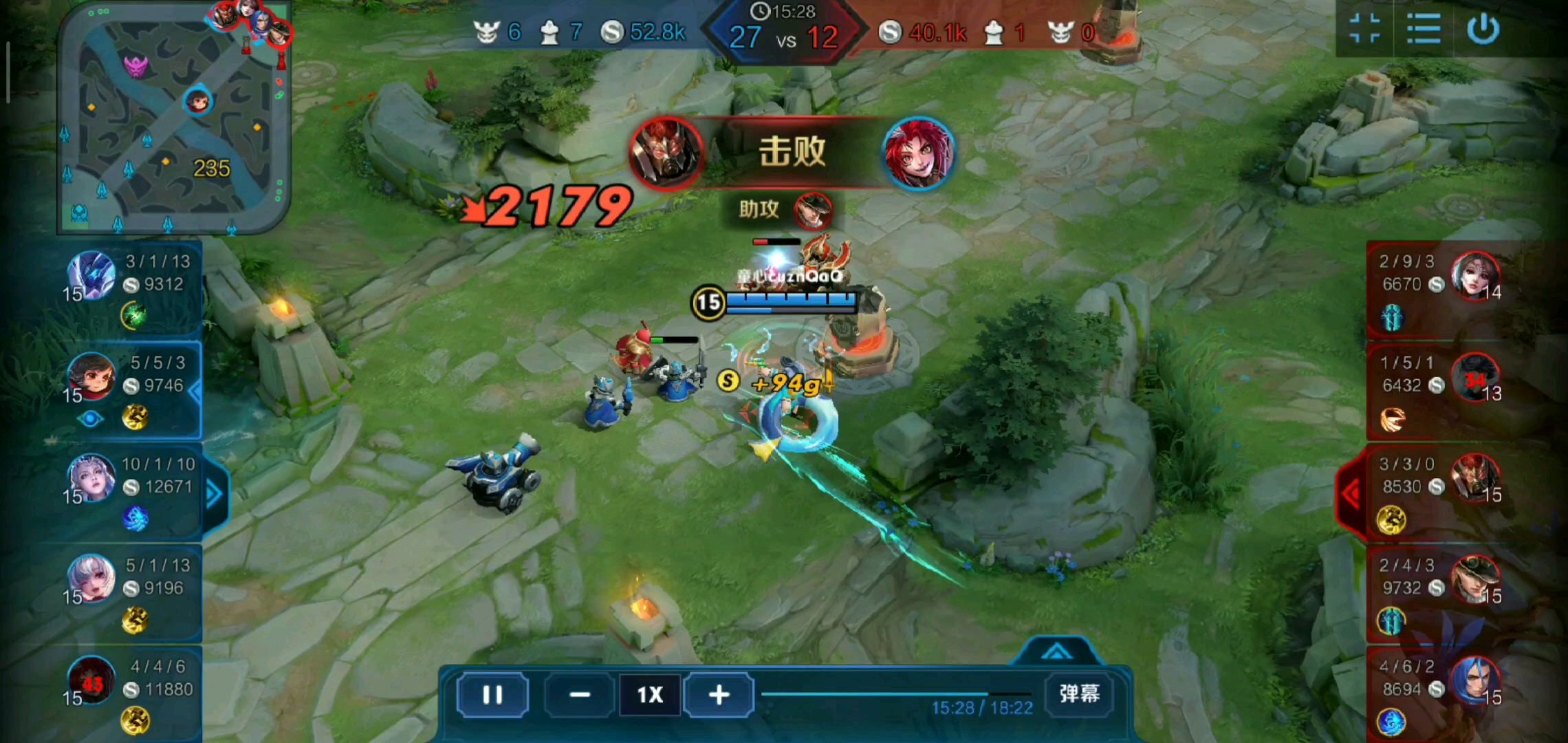
Task: Expand blue team panel with right arrow
Action: (214, 493)
